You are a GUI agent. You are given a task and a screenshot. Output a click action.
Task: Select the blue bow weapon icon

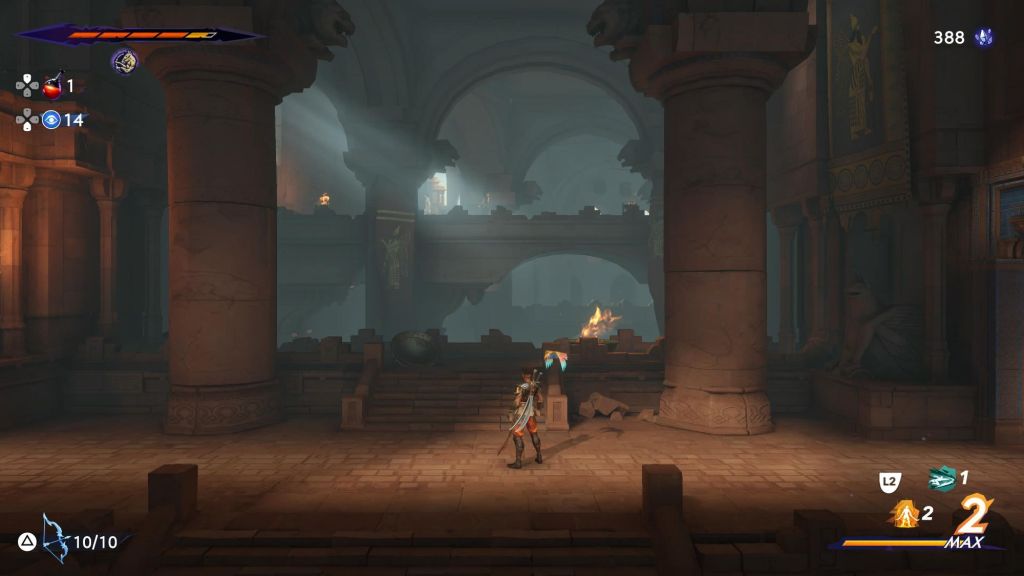[x=53, y=539]
